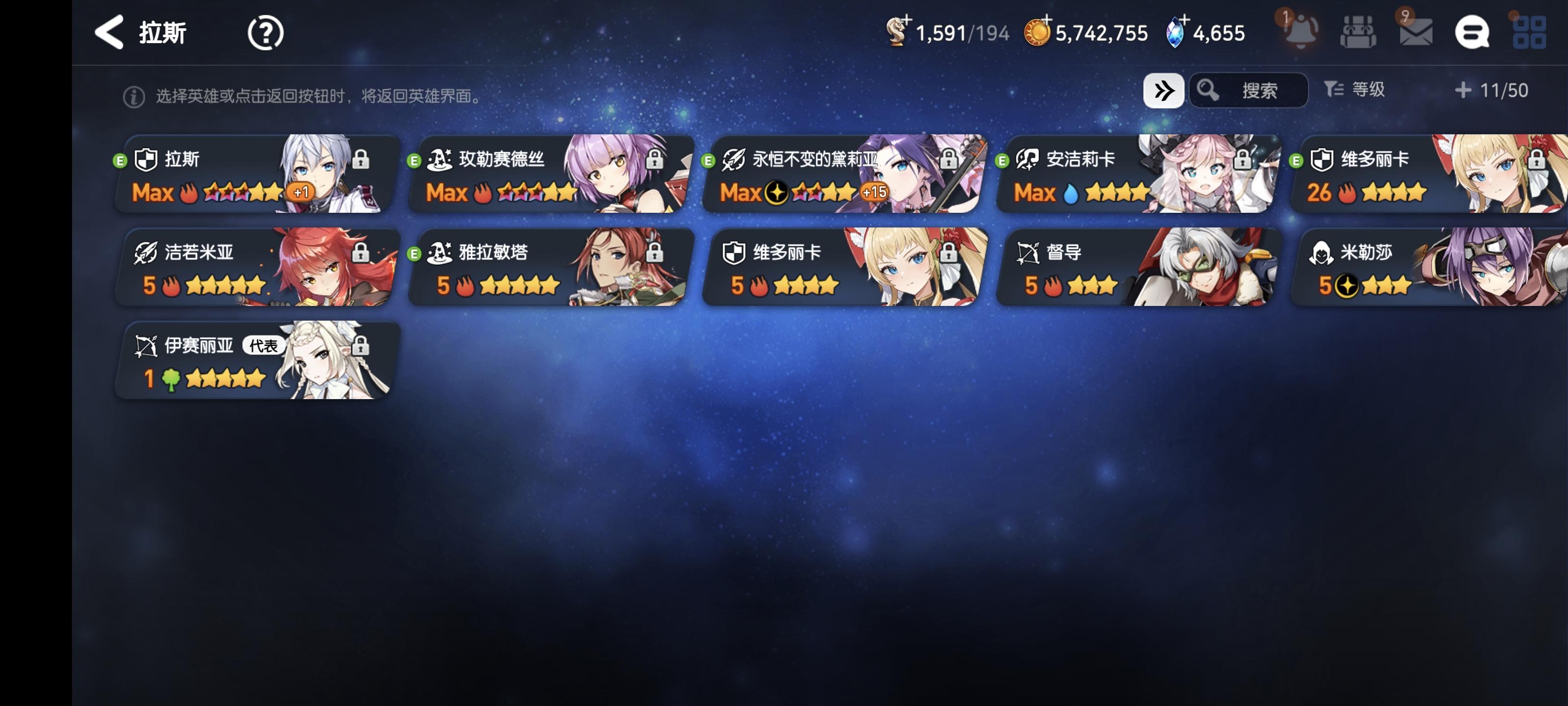1568x706 pixels.
Task: Toggle the lock on 玫勒赛德丝's card
Action: 655,160
